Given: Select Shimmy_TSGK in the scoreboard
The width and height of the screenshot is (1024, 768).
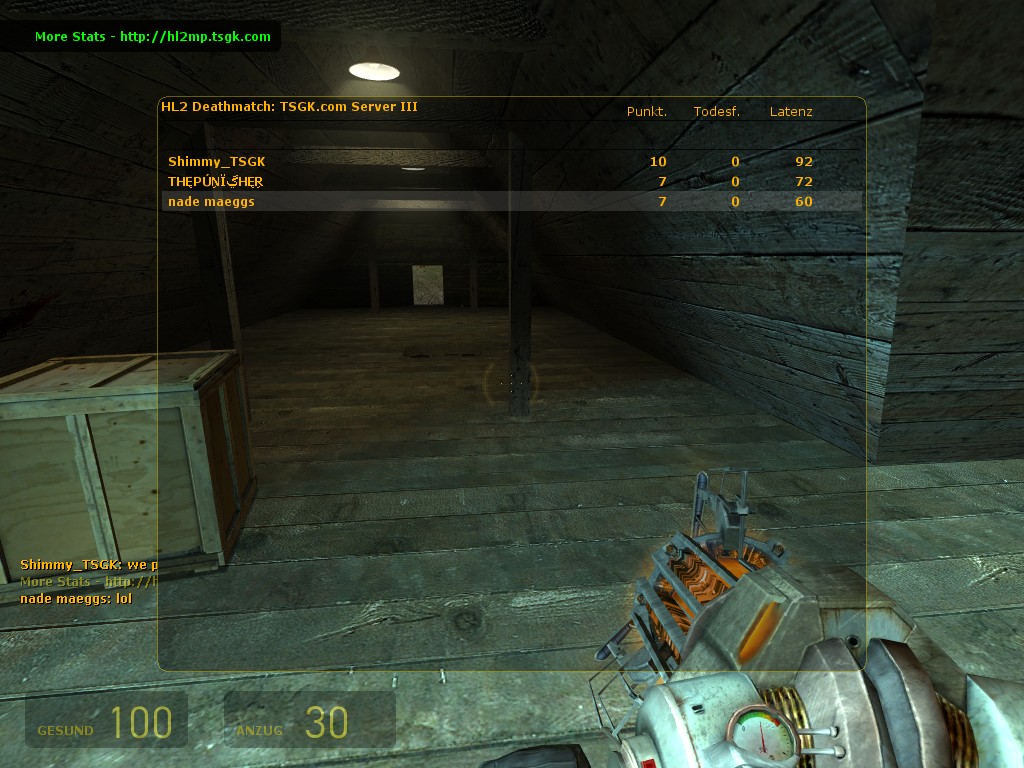Looking at the screenshot, I should pos(217,161).
